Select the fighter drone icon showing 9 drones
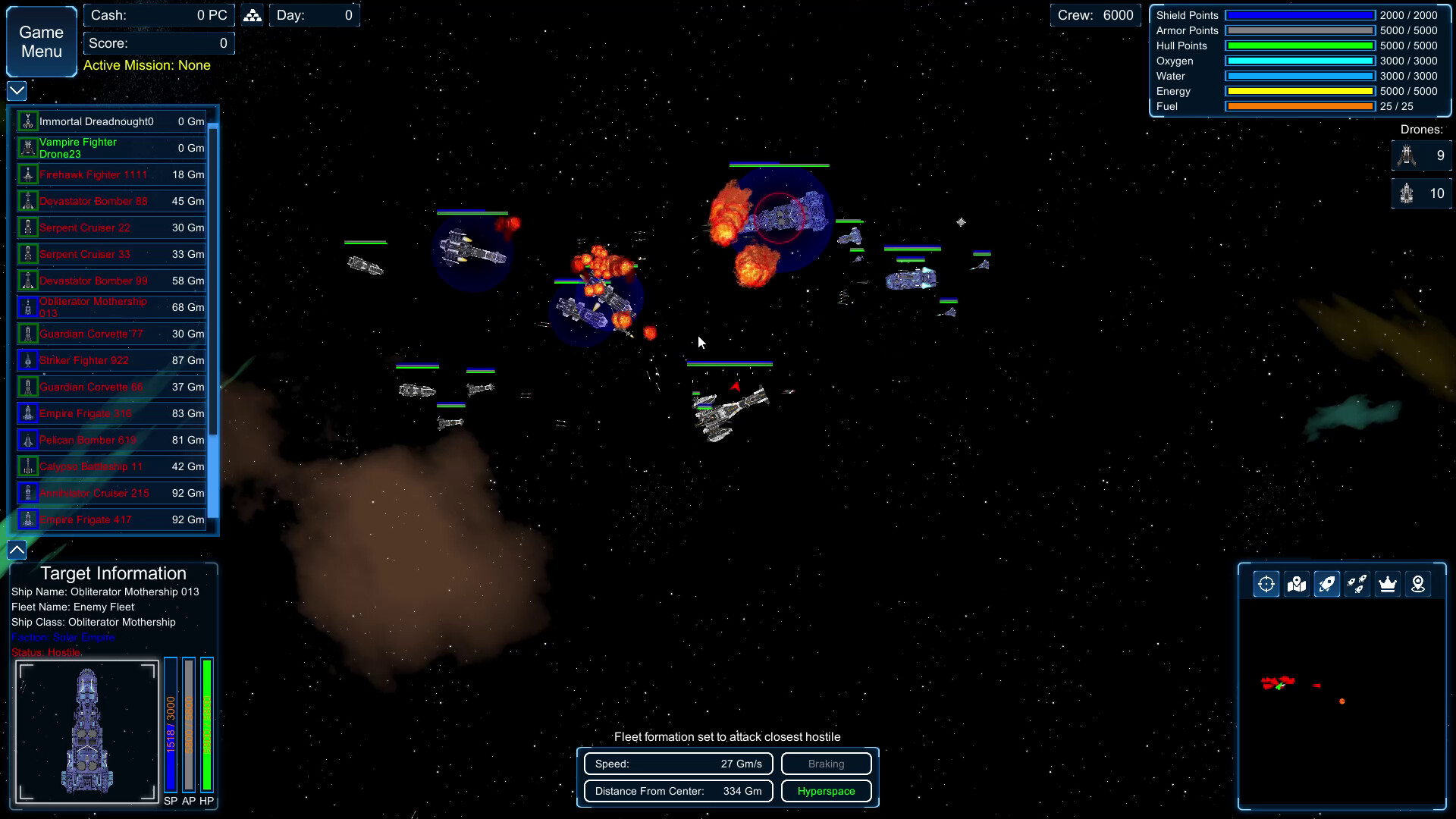Viewport: 1456px width, 819px height. pyautogui.click(x=1407, y=155)
